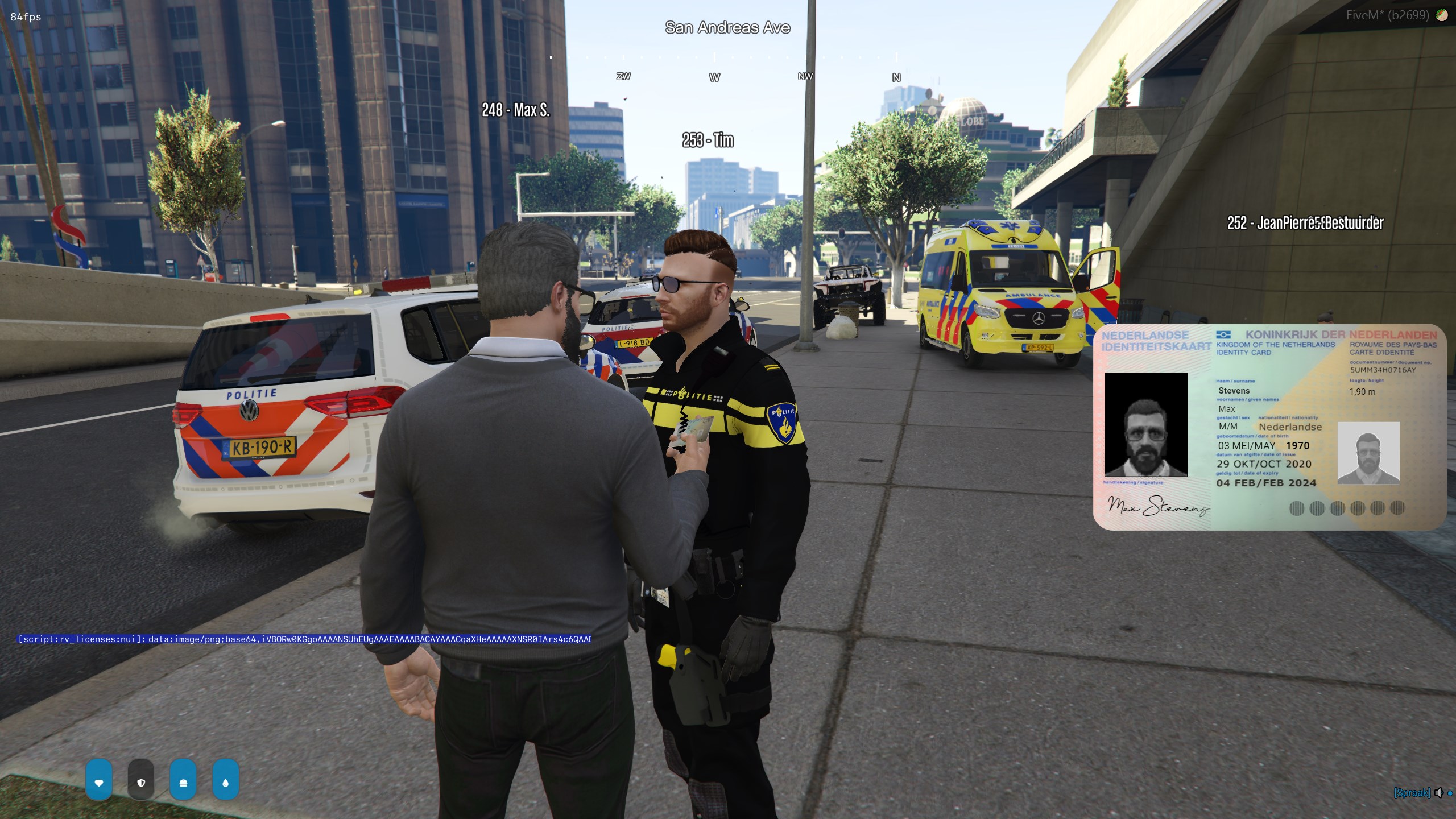This screenshot has height=819, width=1456.
Task: Select the water drop thirst icon
Action: (225, 782)
